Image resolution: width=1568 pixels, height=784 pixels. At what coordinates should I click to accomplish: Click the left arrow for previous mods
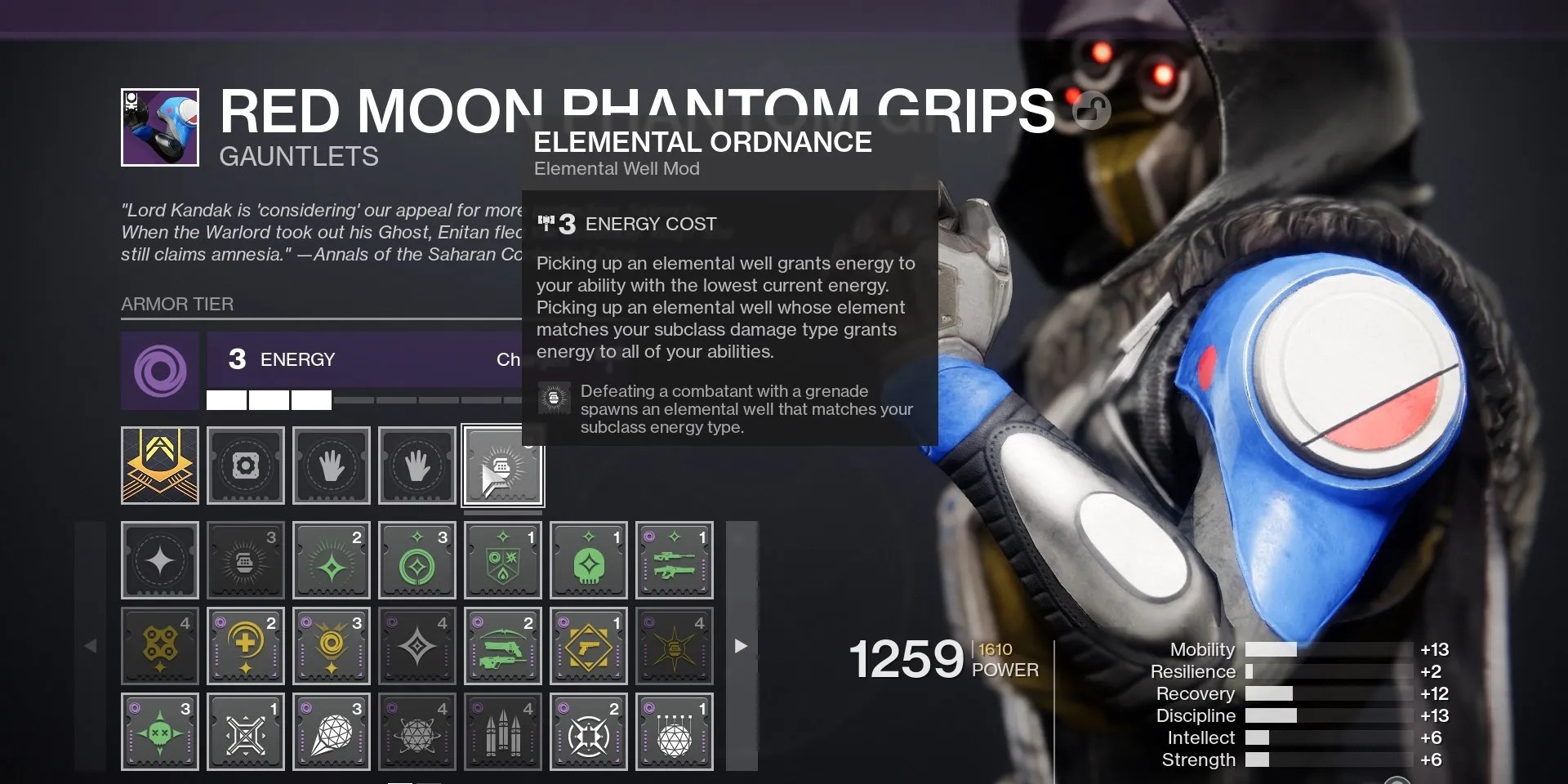(92, 646)
